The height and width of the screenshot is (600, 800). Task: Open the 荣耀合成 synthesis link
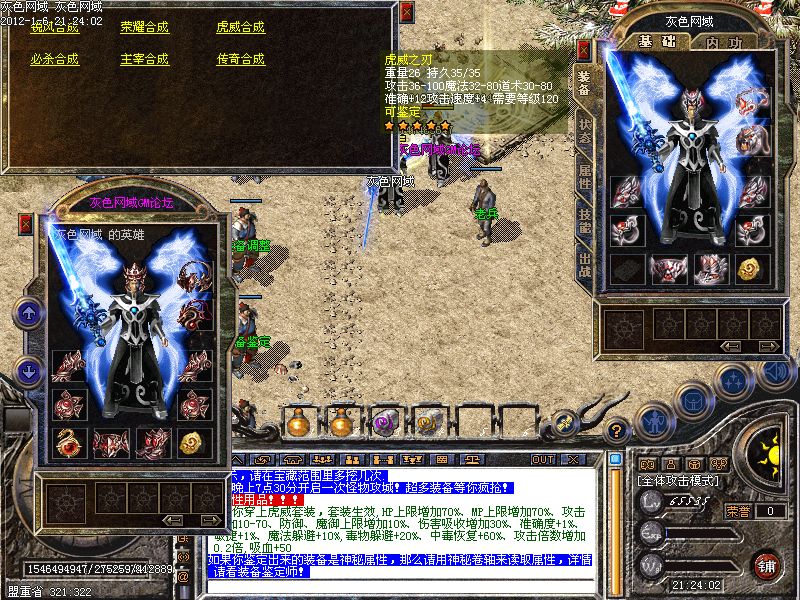144,28
